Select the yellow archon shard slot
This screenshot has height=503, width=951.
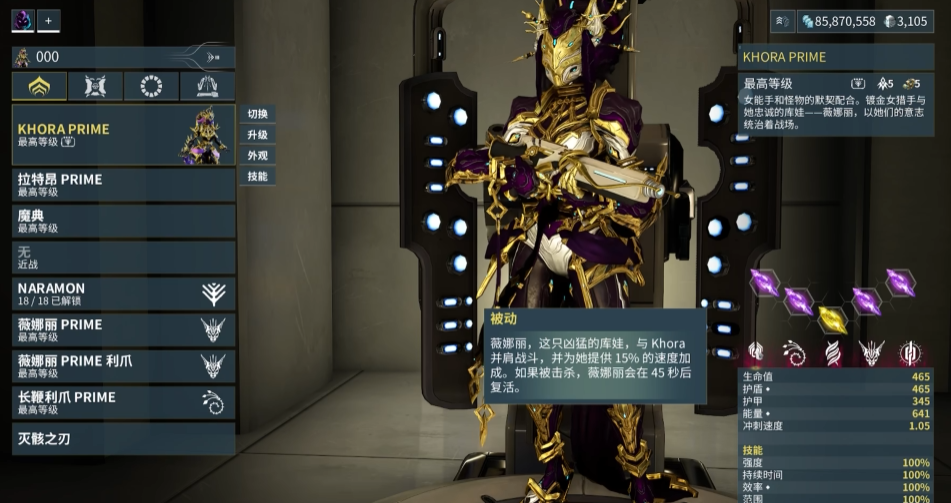(832, 318)
